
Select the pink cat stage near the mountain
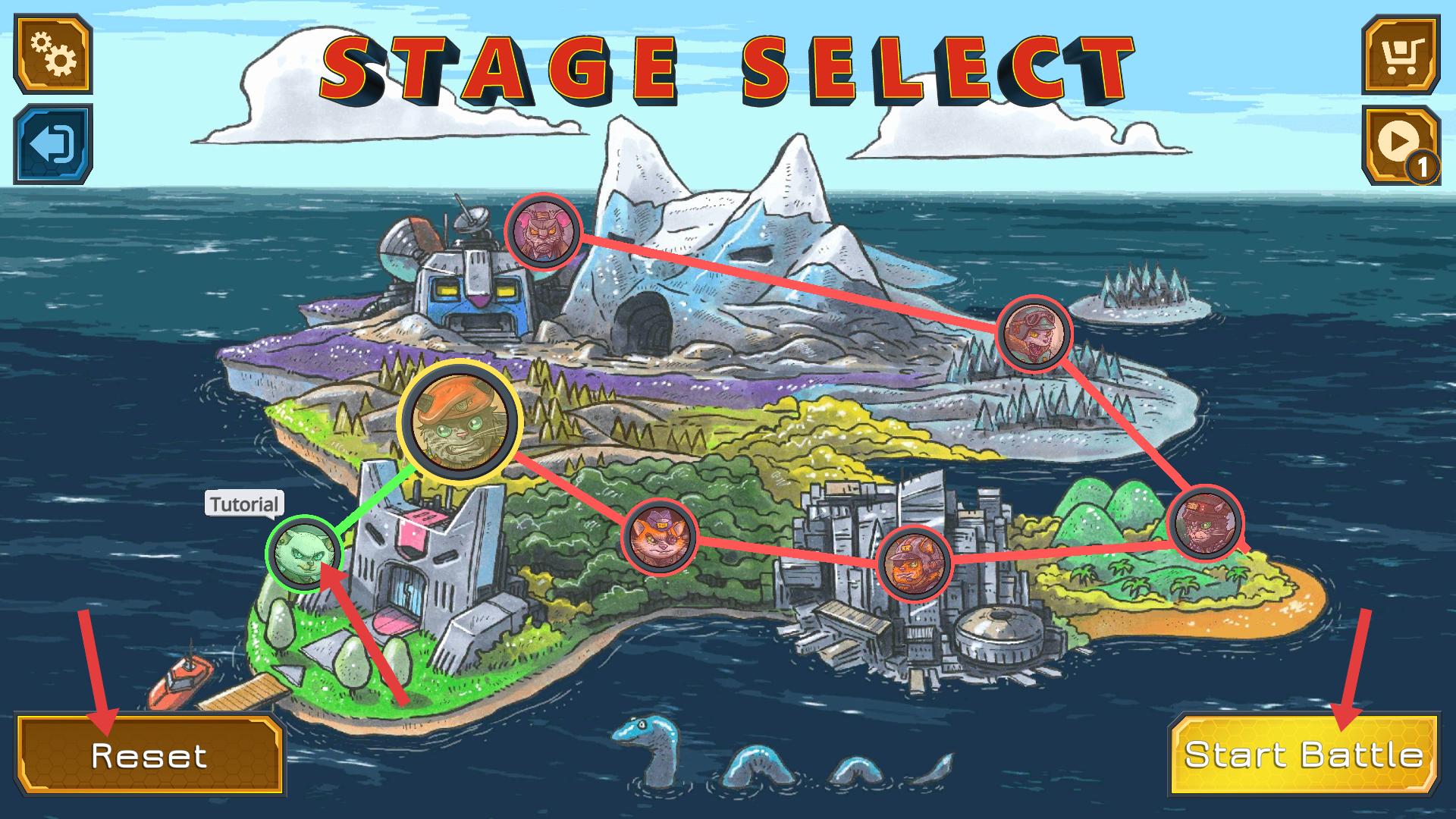click(544, 231)
